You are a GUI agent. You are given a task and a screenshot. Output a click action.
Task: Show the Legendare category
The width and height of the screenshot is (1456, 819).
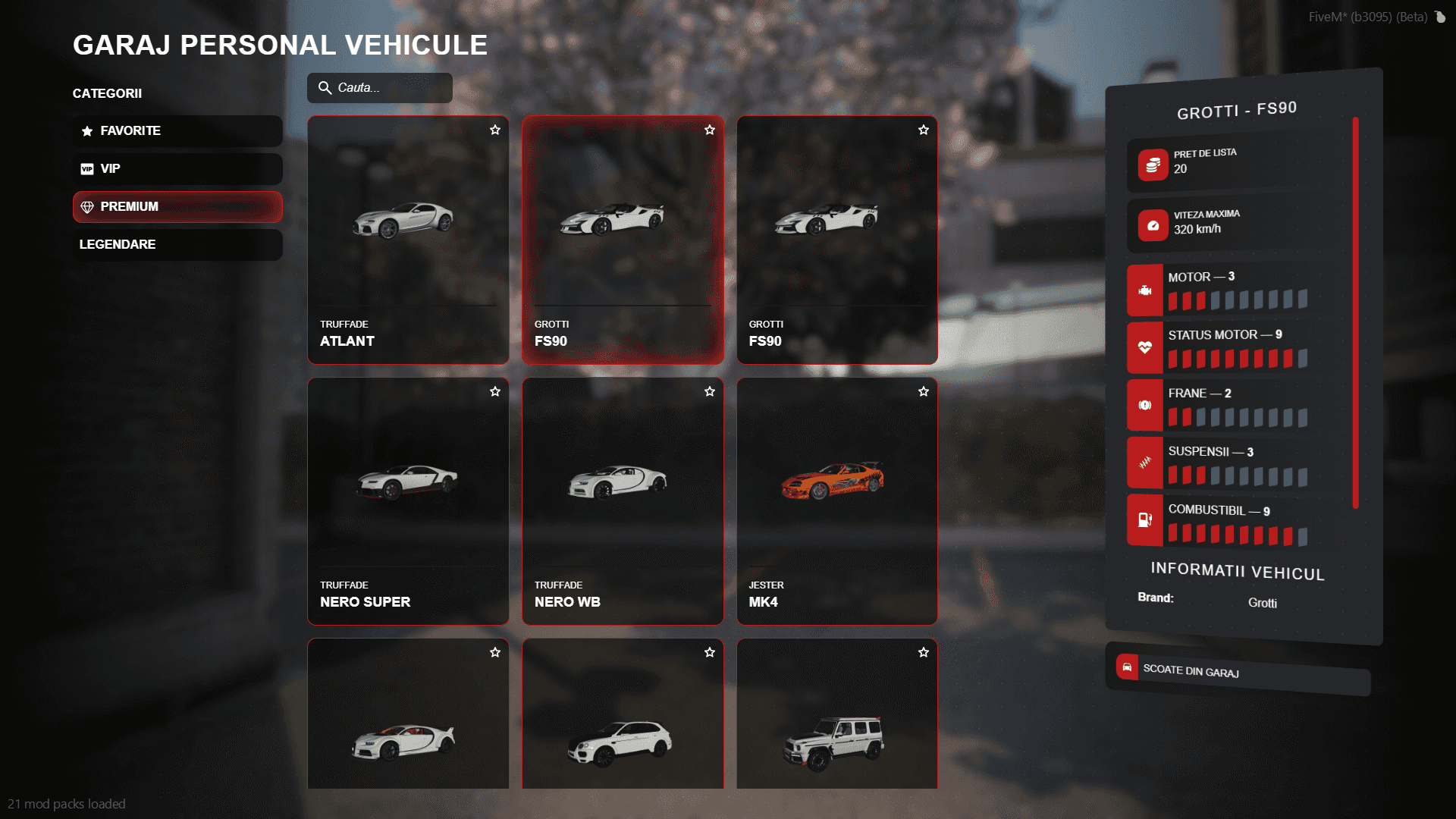[177, 245]
